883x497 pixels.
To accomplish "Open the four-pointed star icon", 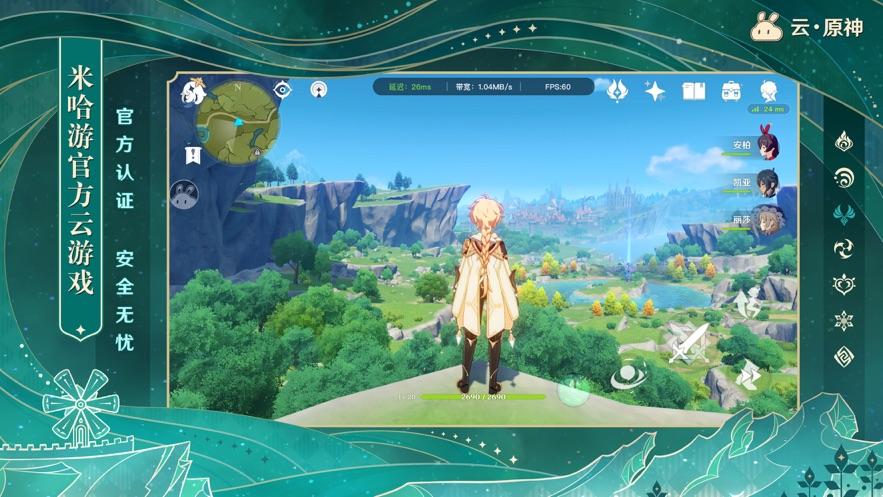I will pos(655,91).
